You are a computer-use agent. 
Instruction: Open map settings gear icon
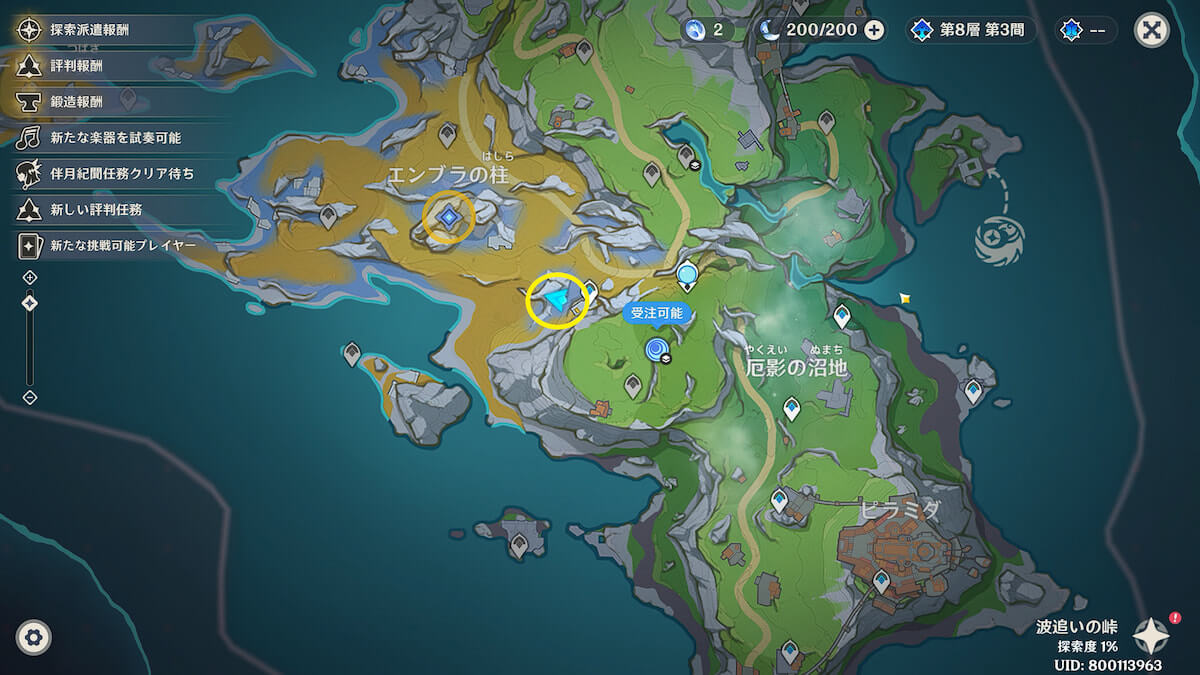click(x=34, y=636)
